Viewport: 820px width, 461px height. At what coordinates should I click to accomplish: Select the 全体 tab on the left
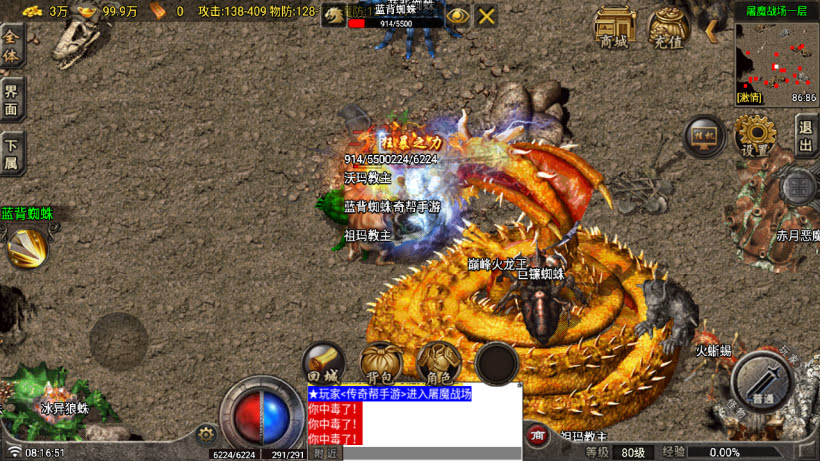click(x=12, y=46)
